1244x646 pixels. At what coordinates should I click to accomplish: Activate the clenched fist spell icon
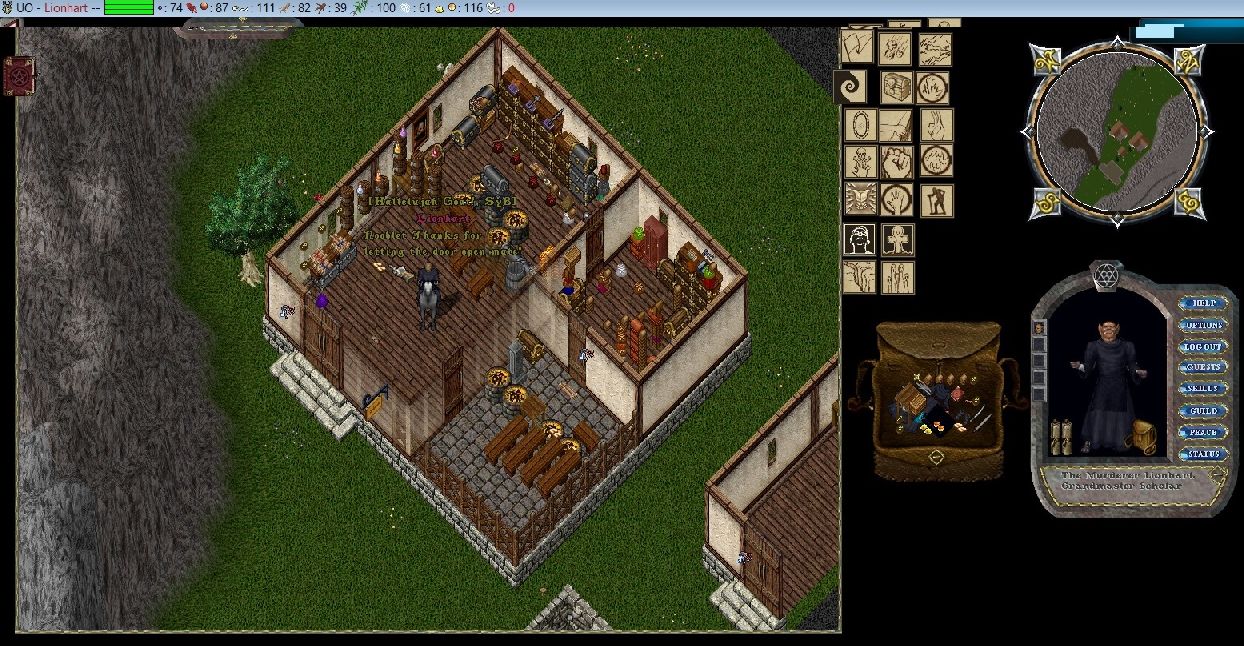[897, 161]
